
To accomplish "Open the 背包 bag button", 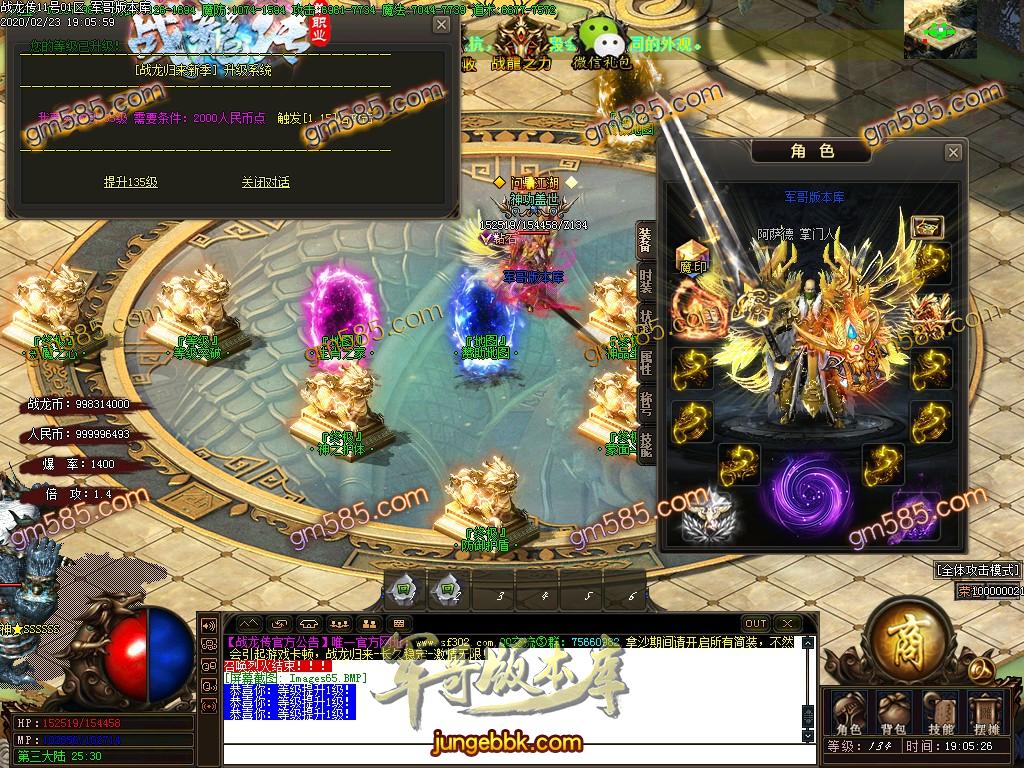I will (x=894, y=713).
